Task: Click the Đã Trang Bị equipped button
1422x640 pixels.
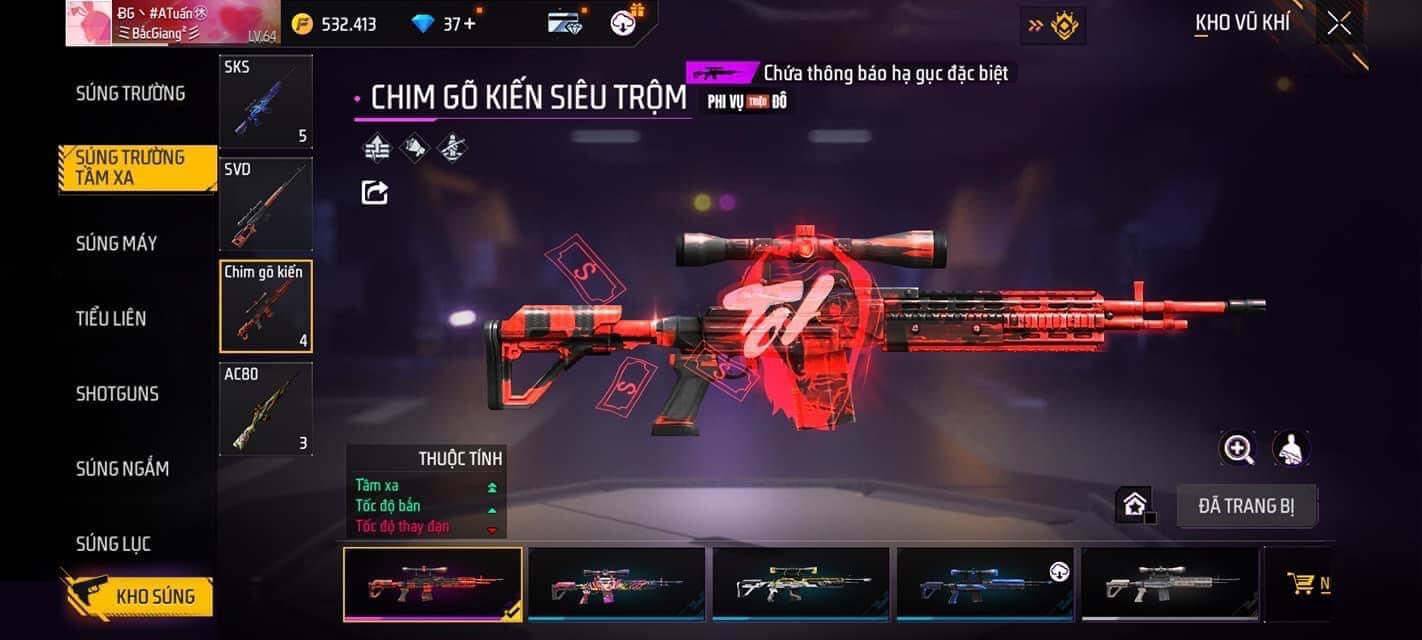Action: (x=1246, y=506)
